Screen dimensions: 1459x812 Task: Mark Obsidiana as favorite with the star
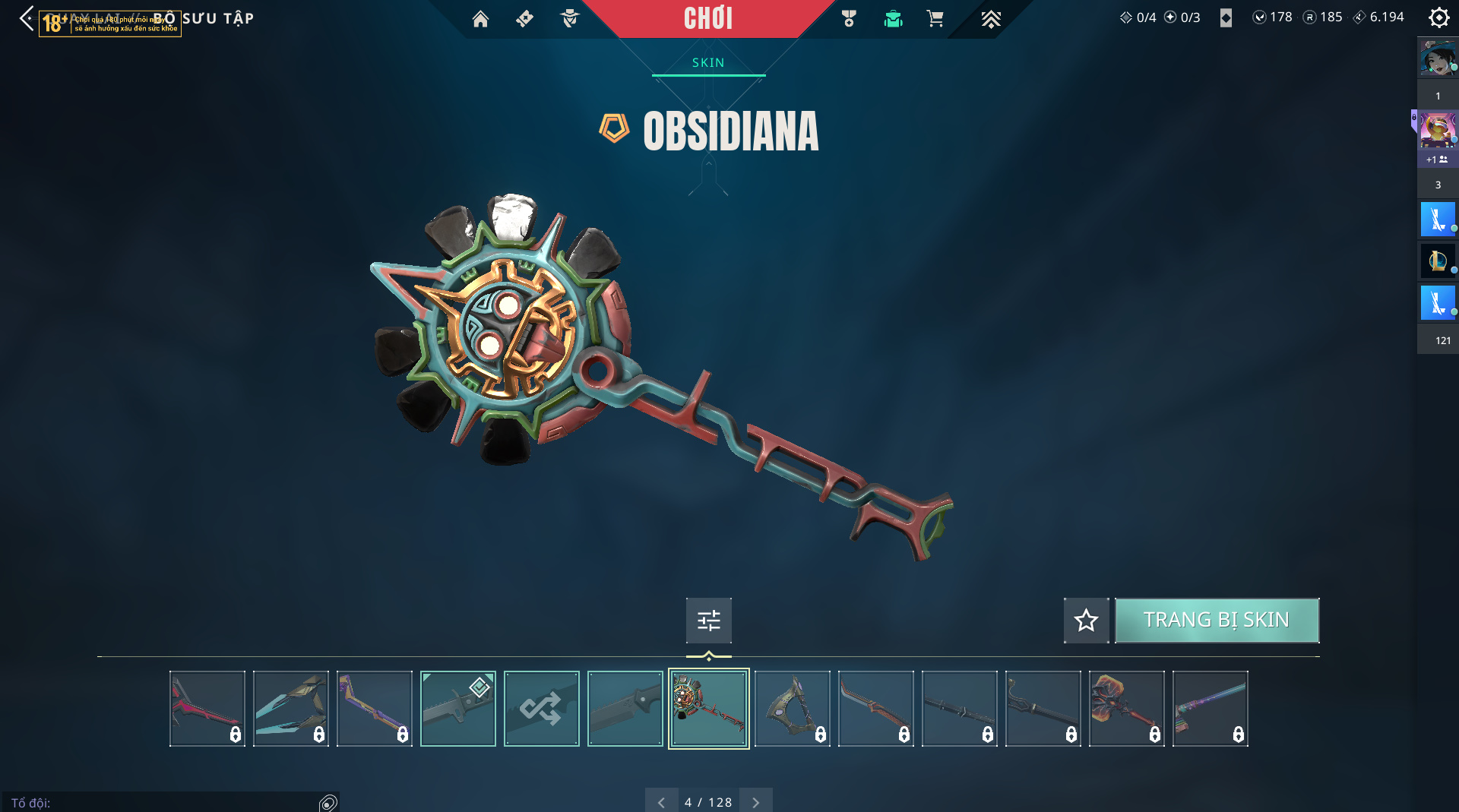(1086, 621)
